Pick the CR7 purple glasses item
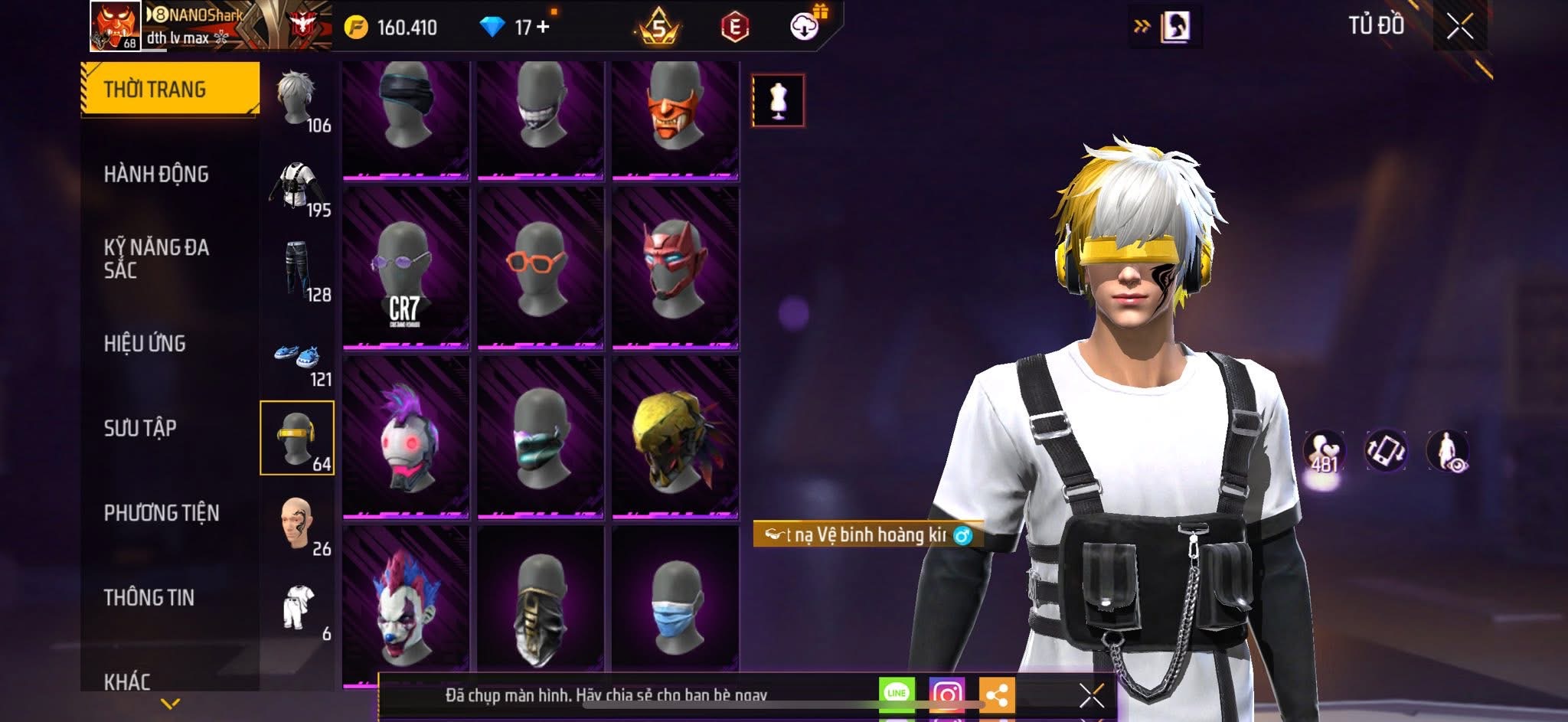The width and height of the screenshot is (1568, 722). (405, 270)
